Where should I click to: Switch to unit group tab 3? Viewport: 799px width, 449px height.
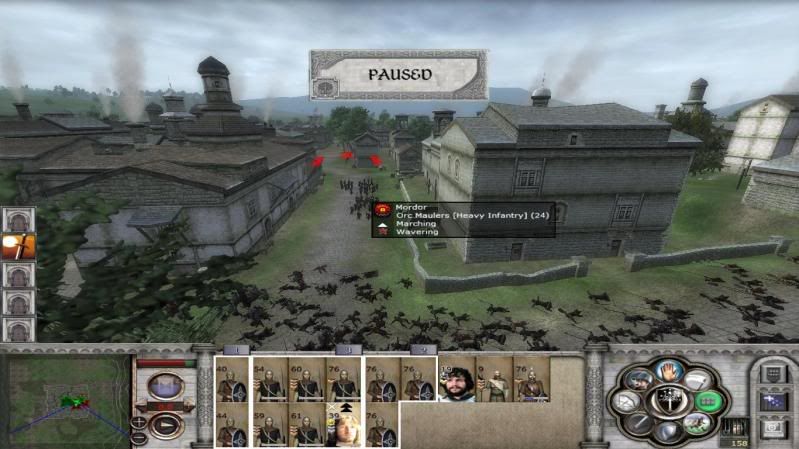tap(346, 350)
